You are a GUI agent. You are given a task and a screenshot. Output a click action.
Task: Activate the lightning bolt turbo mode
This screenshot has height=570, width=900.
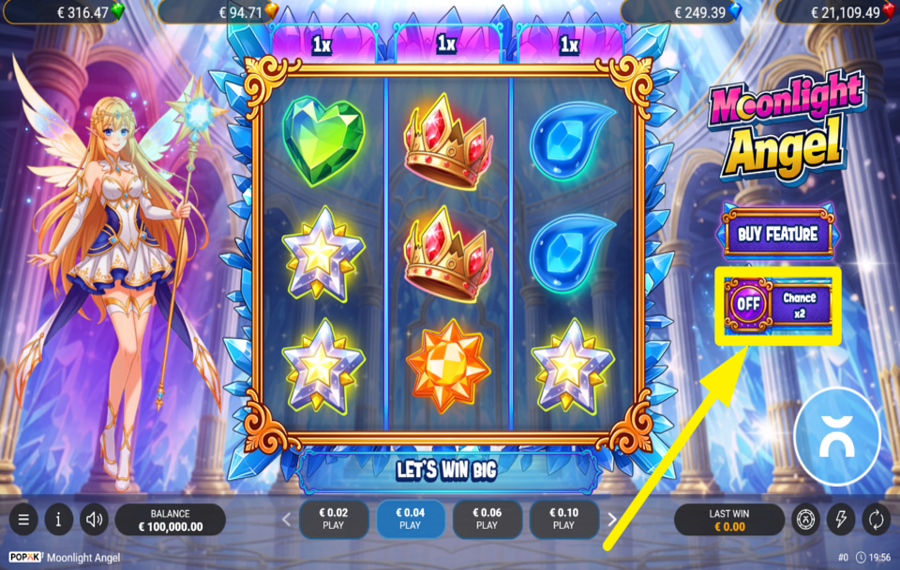(x=841, y=520)
